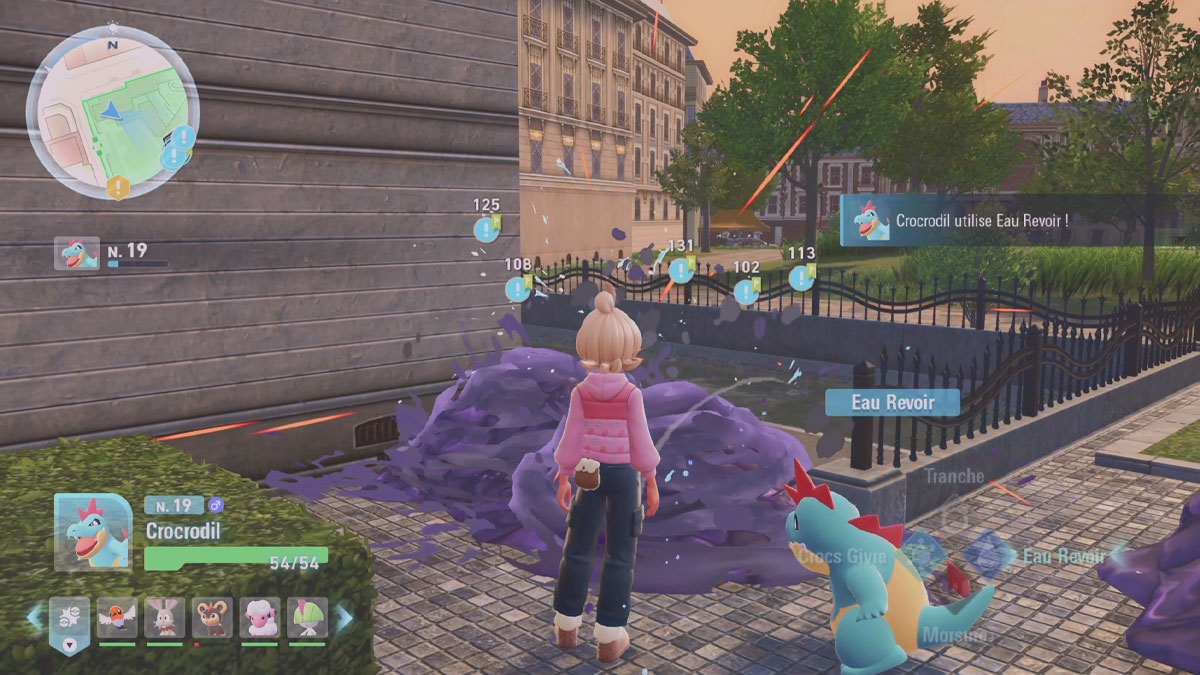
Task: Target the level 131 exclamation marker
Action: 681,269
